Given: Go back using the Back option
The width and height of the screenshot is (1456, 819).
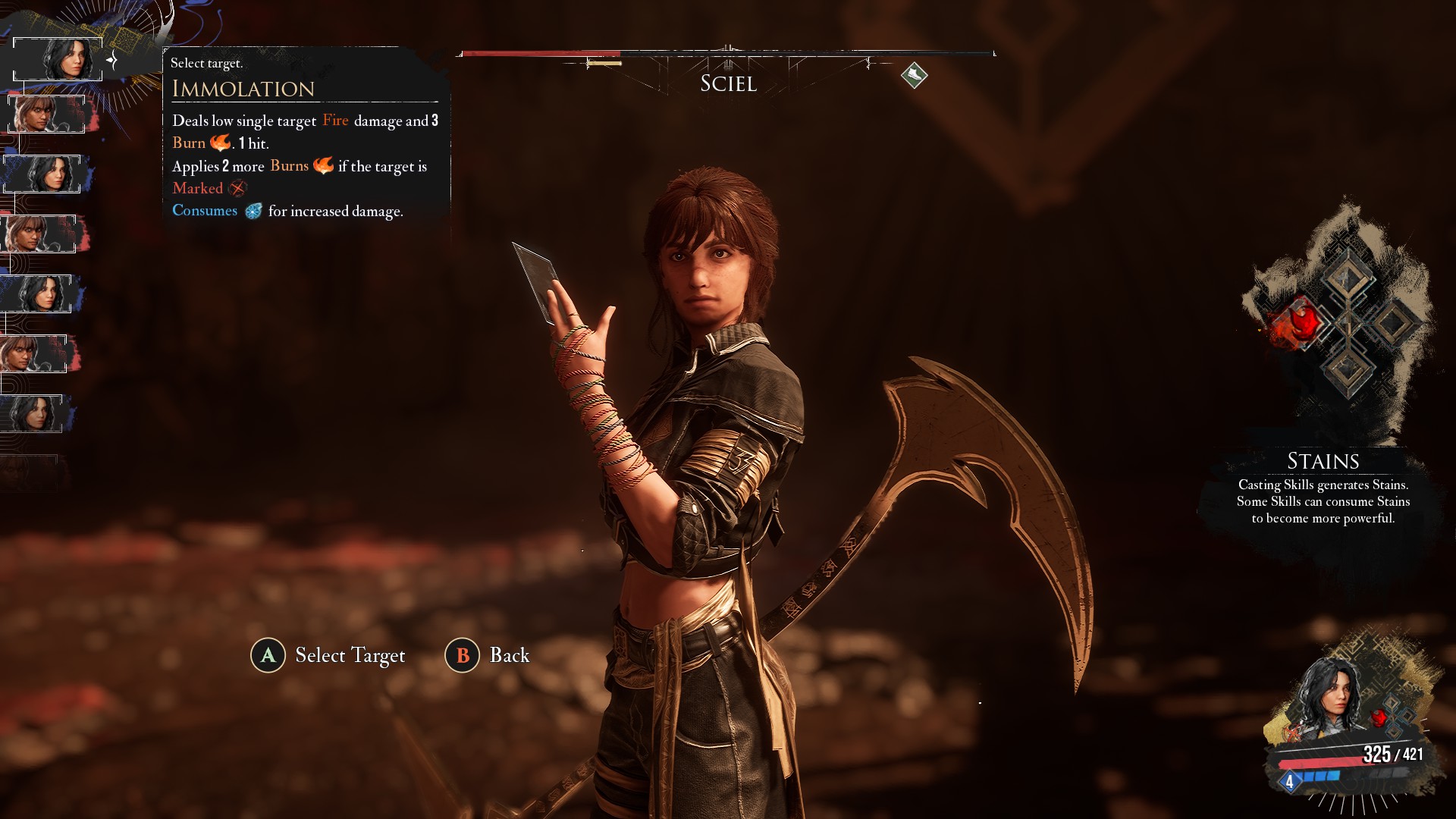Looking at the screenshot, I should point(488,655).
